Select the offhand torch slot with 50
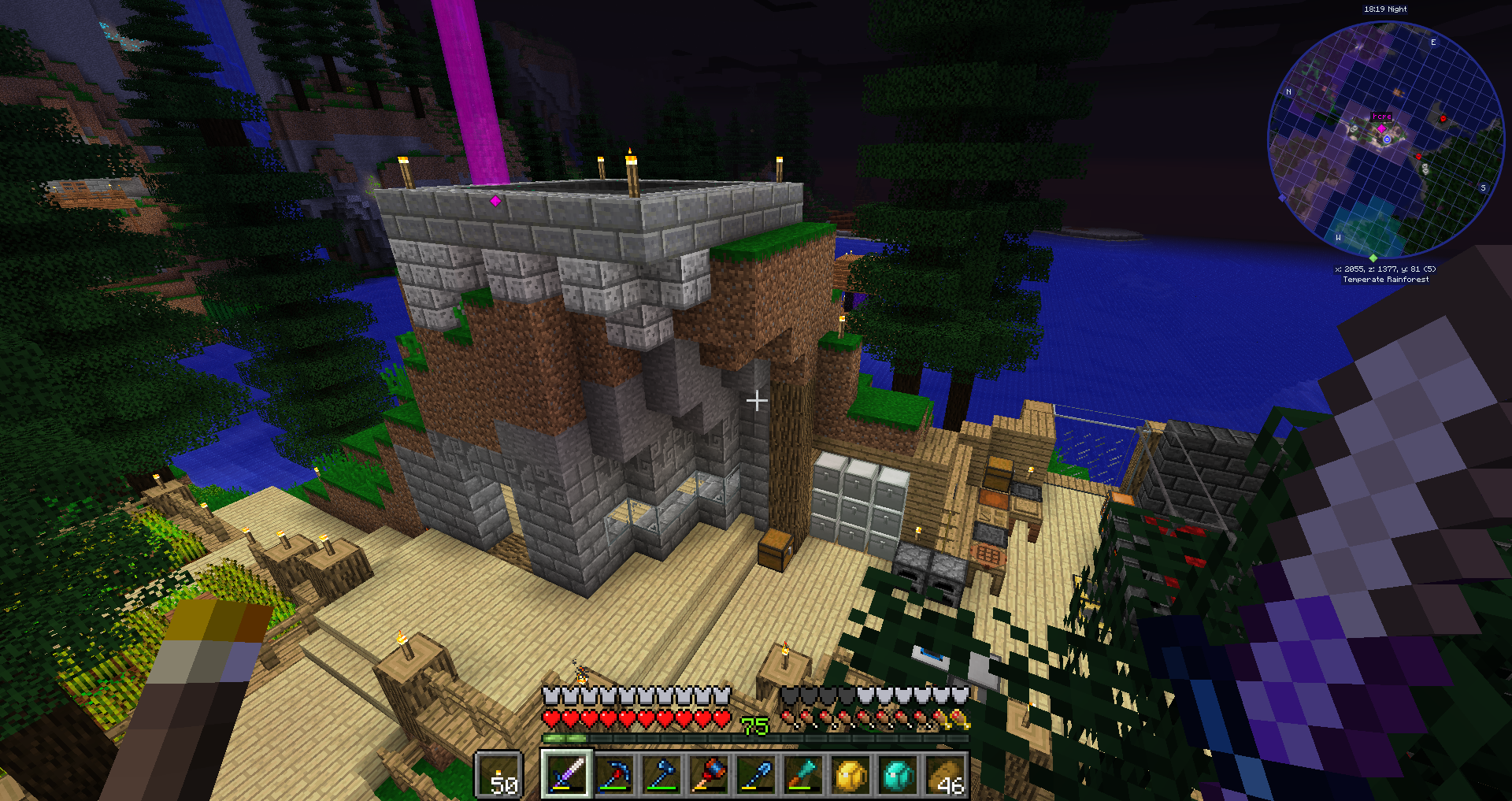 point(499,775)
